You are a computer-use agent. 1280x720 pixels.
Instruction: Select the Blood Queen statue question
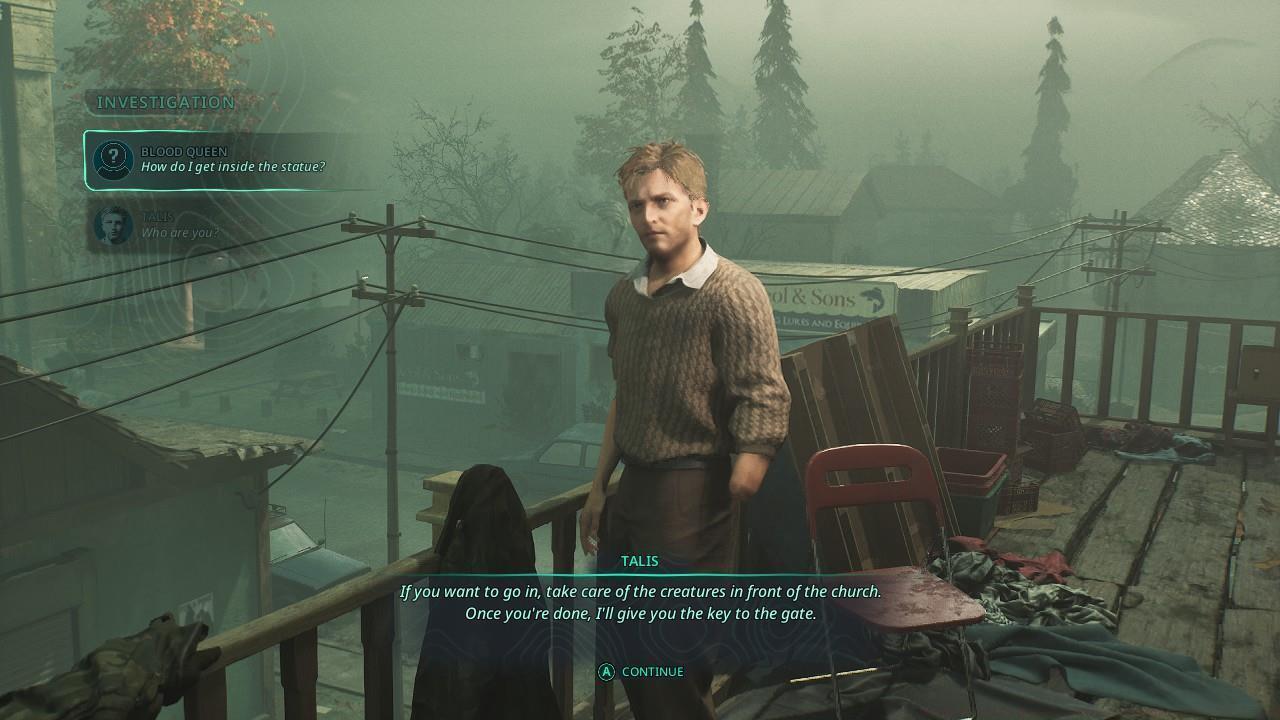pyautogui.click(x=232, y=160)
